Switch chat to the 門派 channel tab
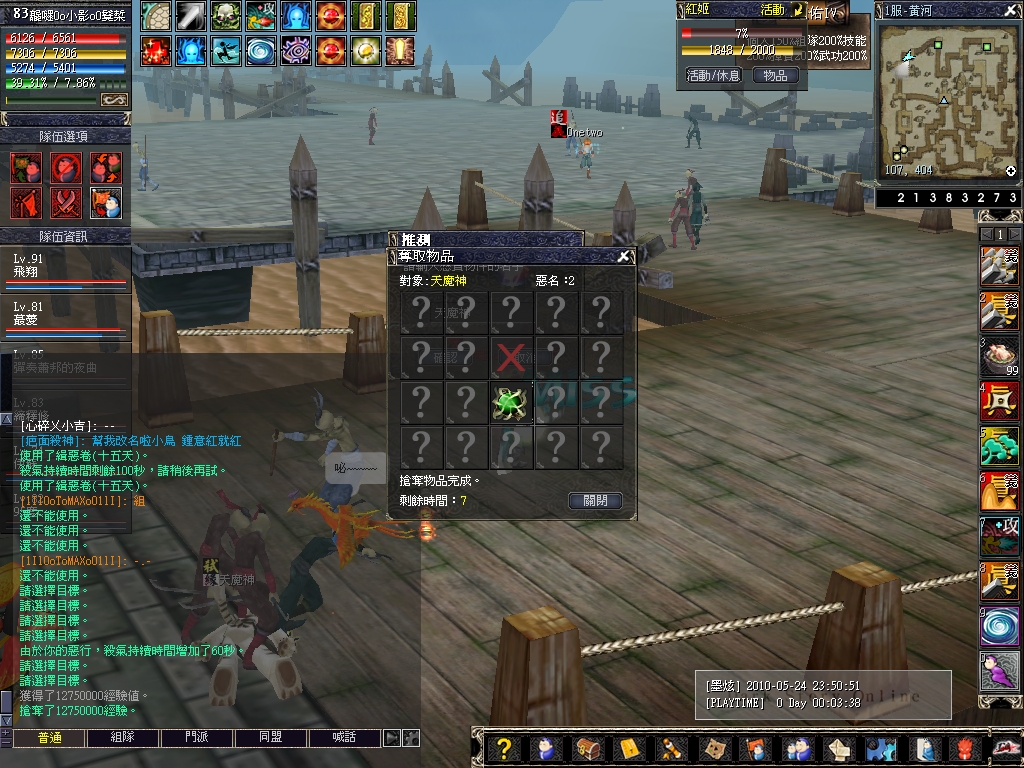 coord(197,738)
